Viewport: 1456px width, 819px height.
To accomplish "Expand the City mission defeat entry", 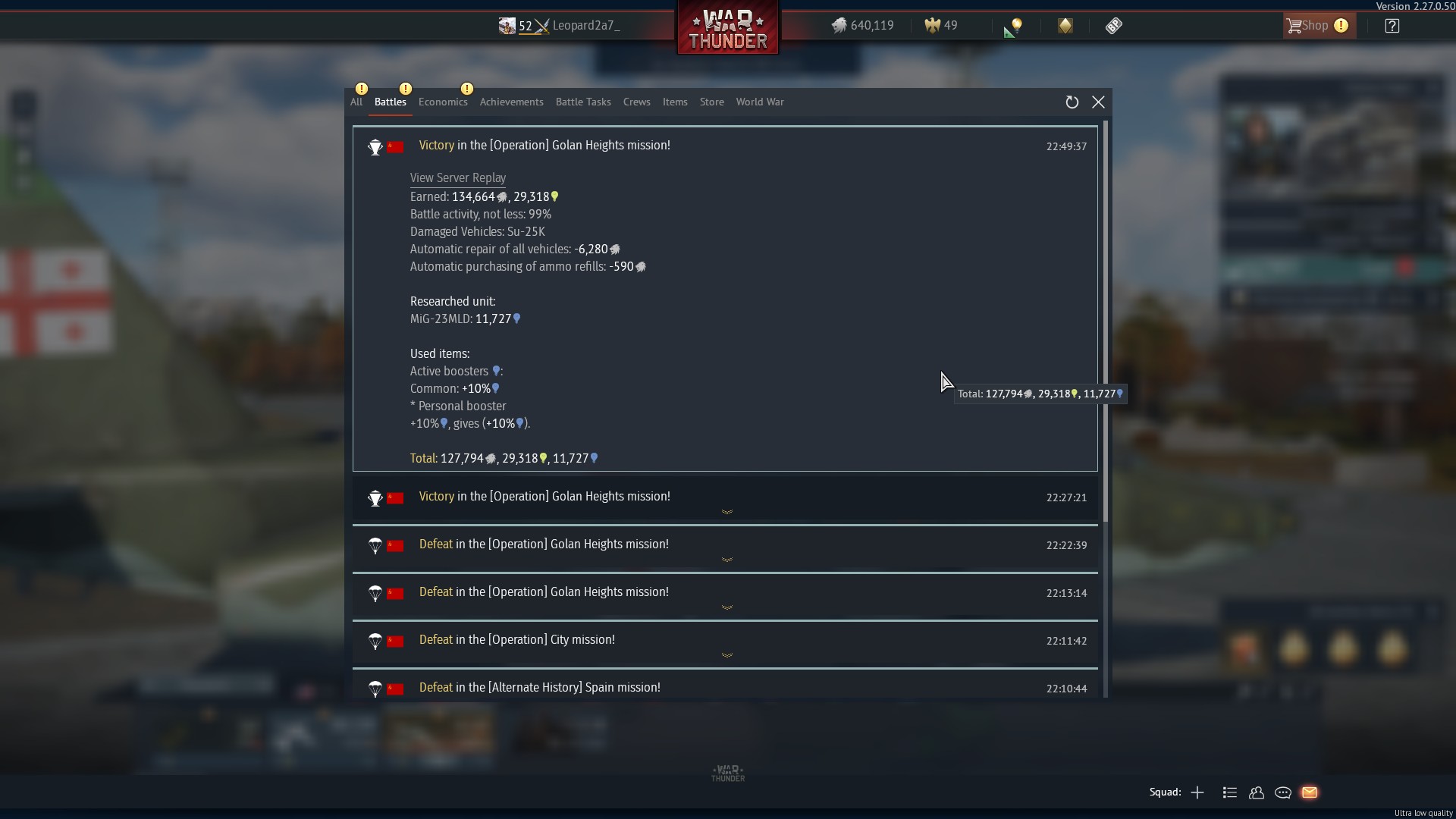I will pos(726,654).
